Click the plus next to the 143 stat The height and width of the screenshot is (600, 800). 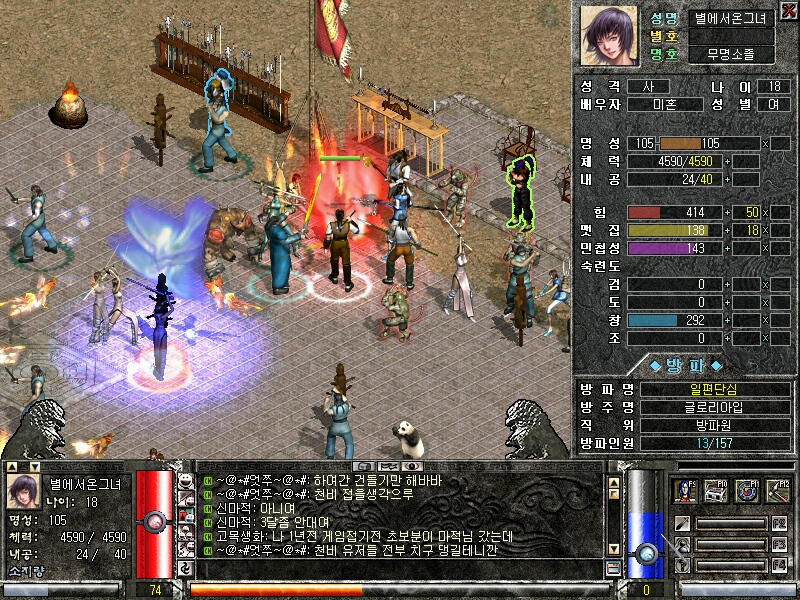[727, 248]
